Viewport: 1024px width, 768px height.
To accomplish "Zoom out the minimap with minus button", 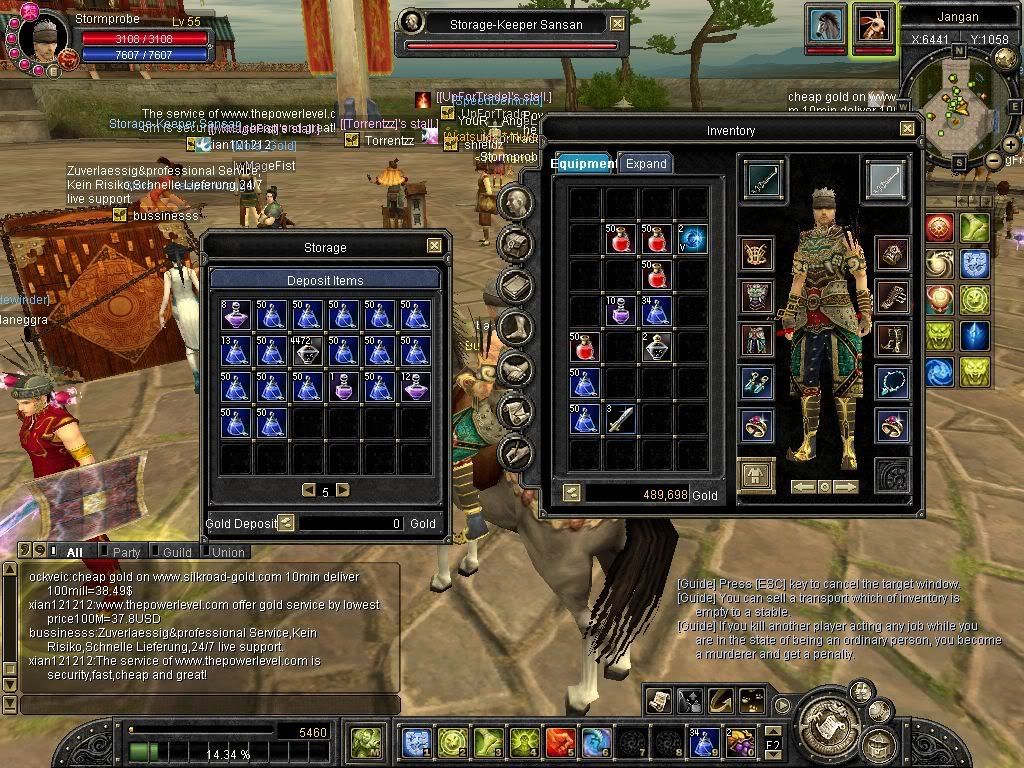I will tap(993, 160).
